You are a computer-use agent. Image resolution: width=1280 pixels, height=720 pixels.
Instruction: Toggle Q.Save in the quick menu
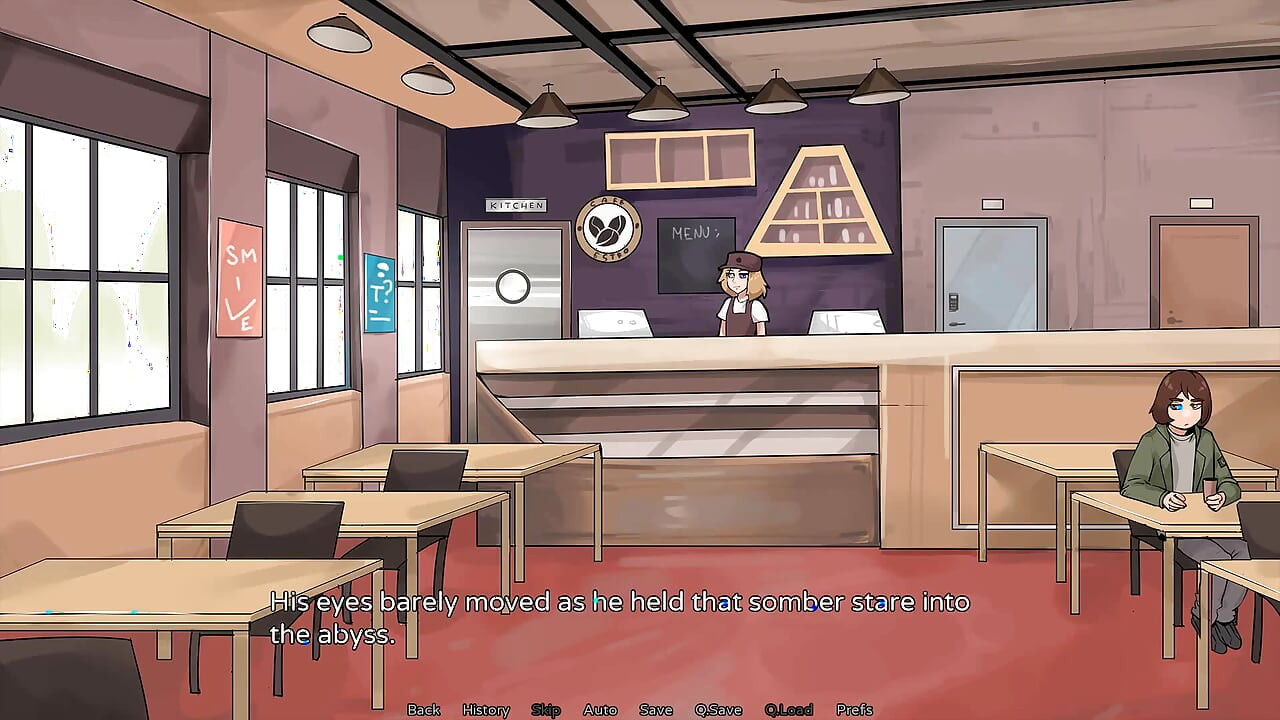point(718,709)
